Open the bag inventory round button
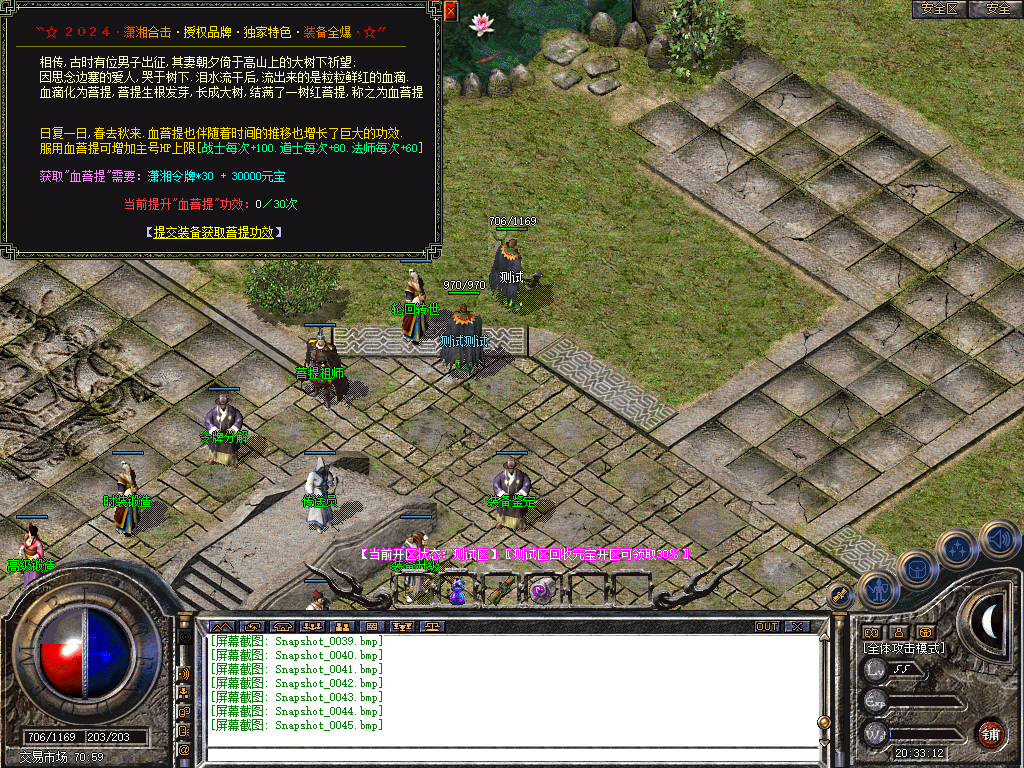1024x768 pixels. (x=917, y=570)
